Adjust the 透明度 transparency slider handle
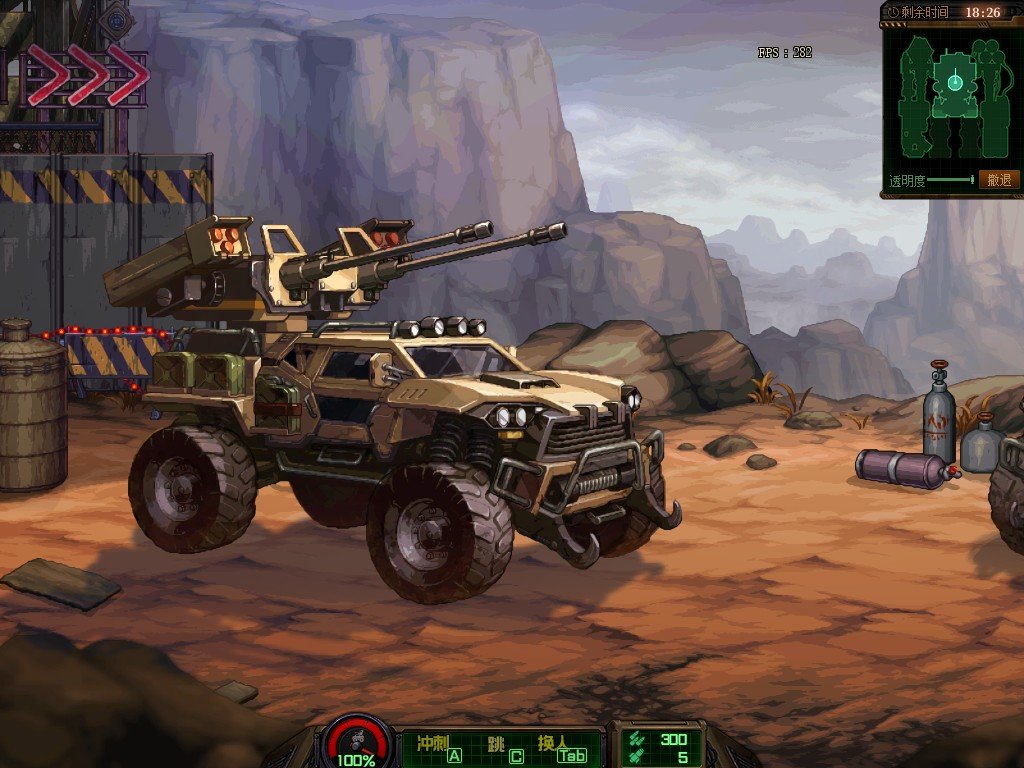The height and width of the screenshot is (768, 1024). coord(971,180)
